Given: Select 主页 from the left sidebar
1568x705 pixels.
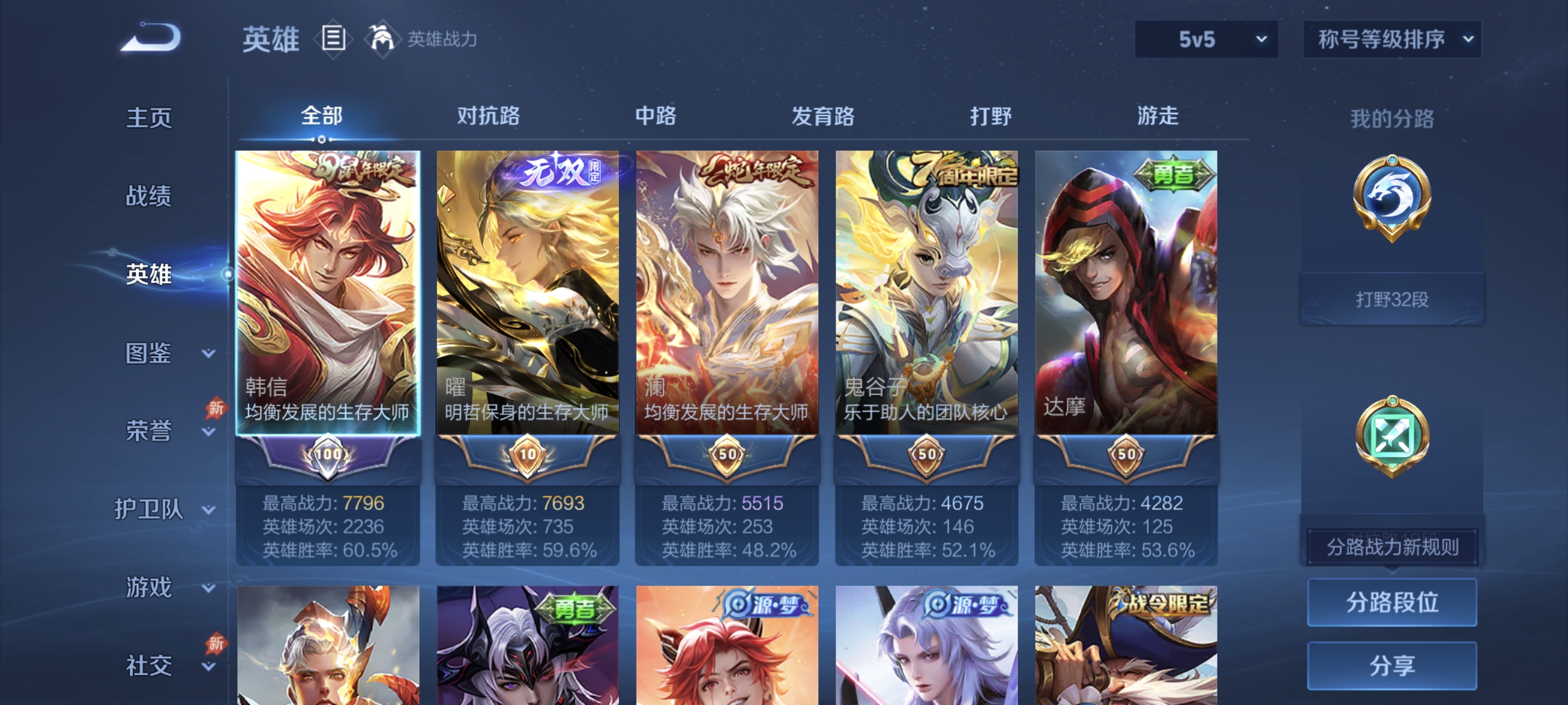Looking at the screenshot, I should point(148,119).
